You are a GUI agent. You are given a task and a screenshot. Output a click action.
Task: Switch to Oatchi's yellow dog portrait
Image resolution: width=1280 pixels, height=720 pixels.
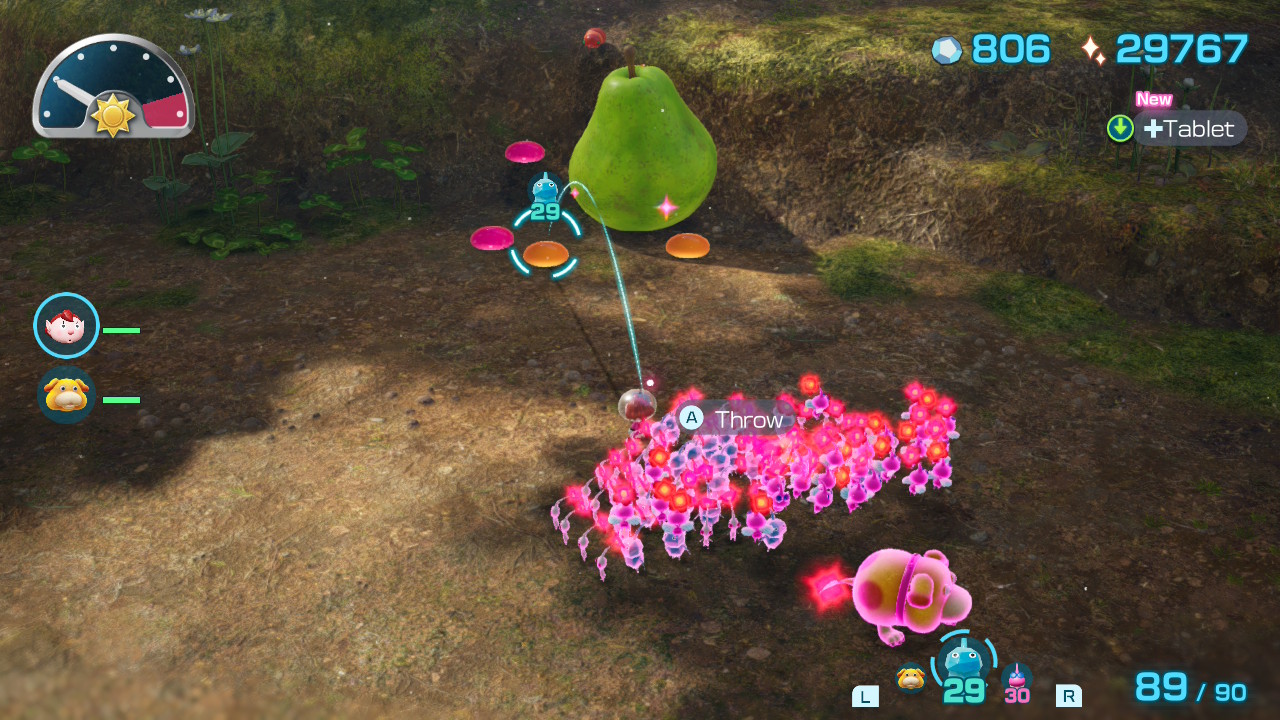click(x=66, y=396)
